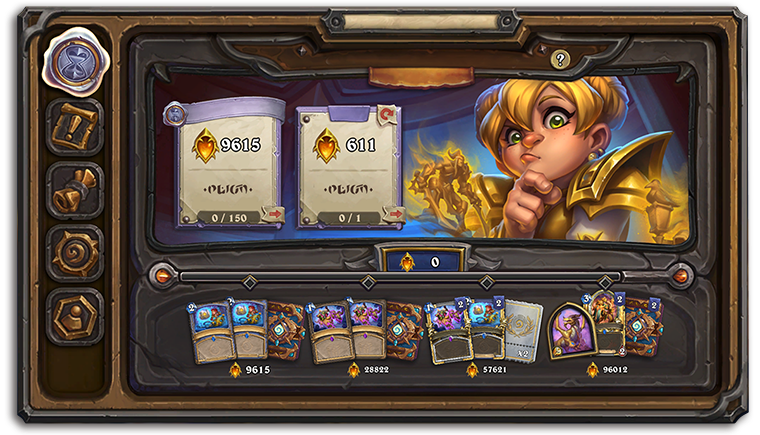The width and height of the screenshot is (760, 435).
Task: Click the arrow on the 0/150 quest
Action: [272, 214]
